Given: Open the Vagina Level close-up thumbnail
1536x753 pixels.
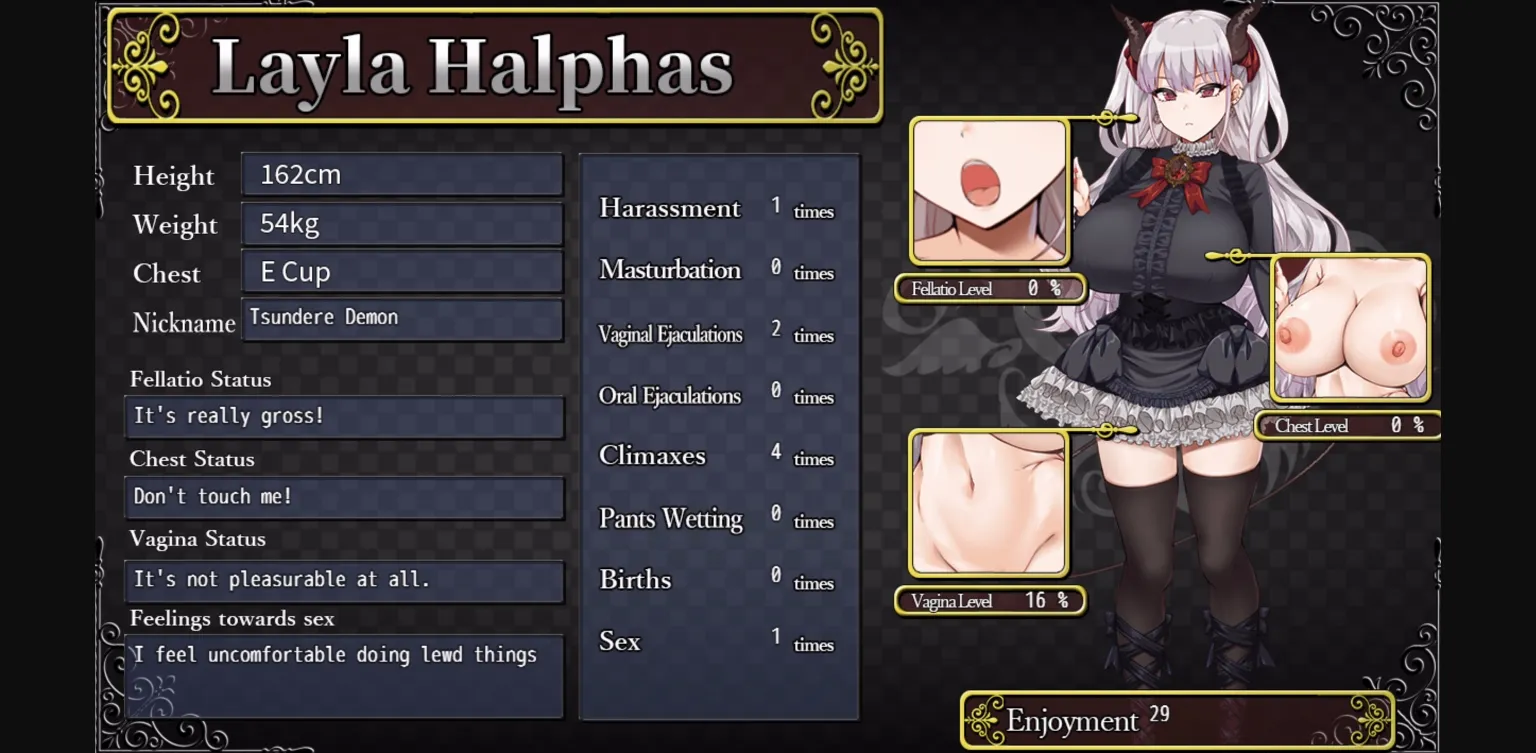Looking at the screenshot, I should [x=989, y=503].
